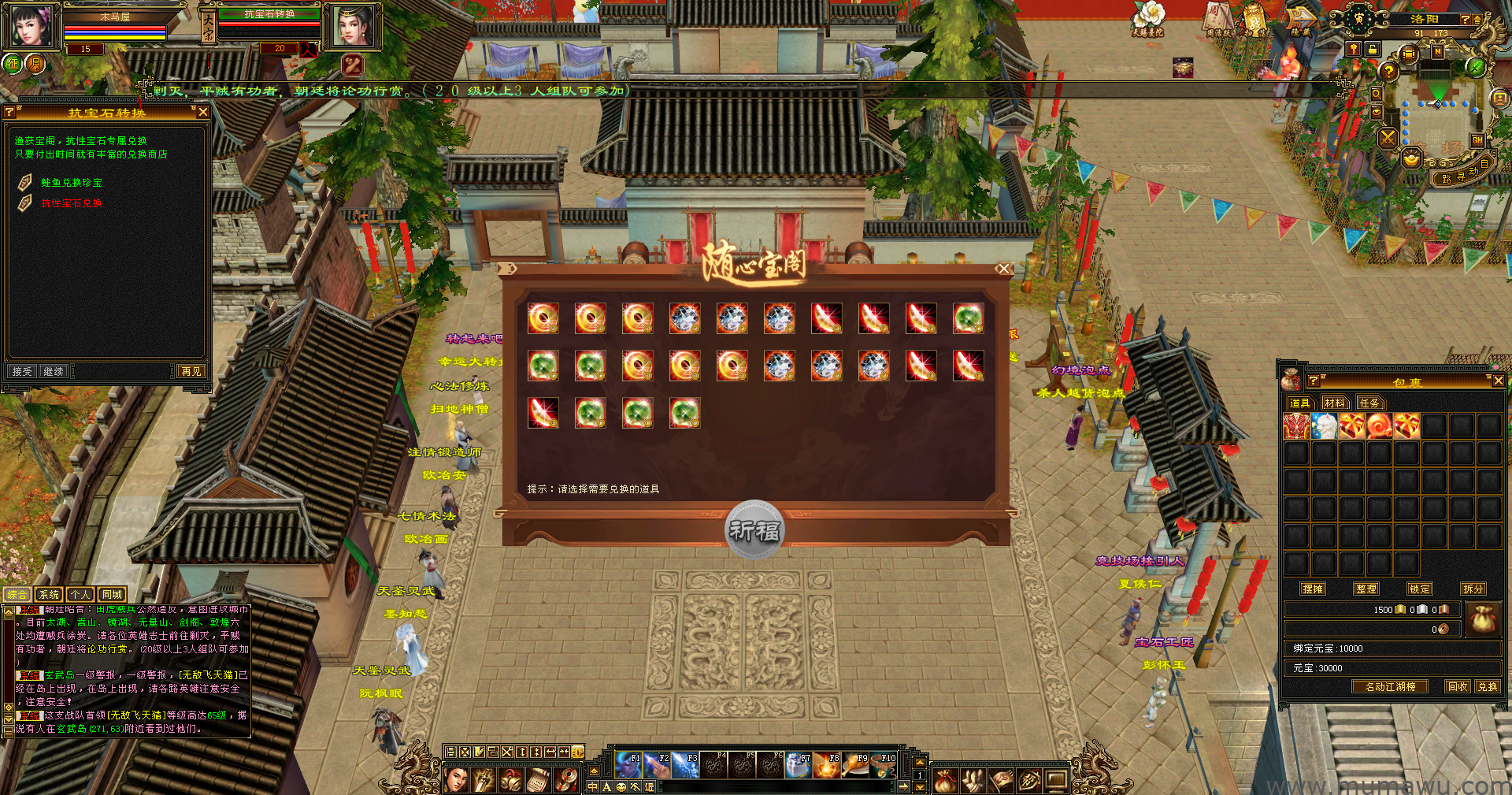Split a stack with 拆分

(1473, 589)
